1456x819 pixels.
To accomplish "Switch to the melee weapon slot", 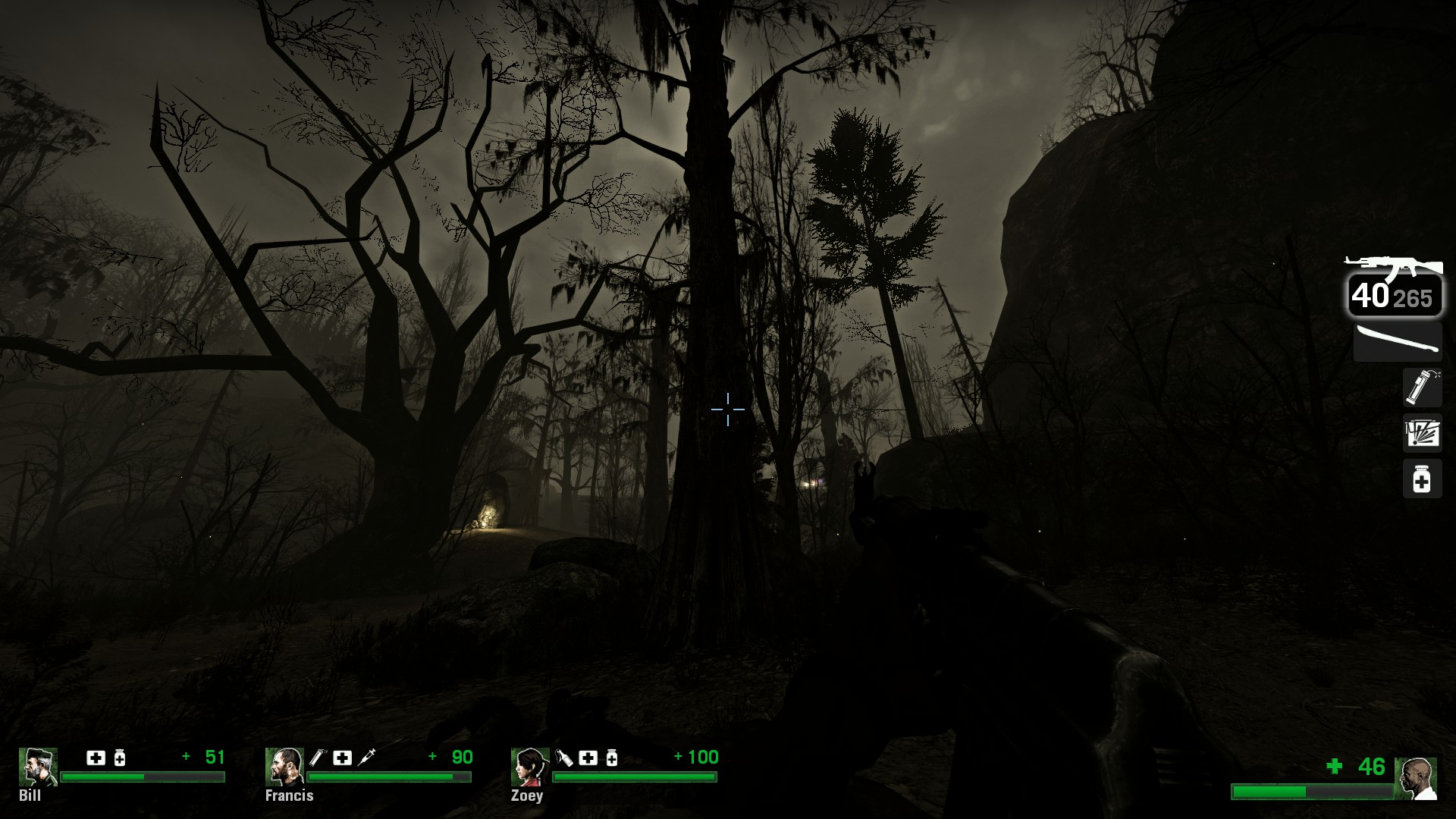I will (x=1397, y=341).
